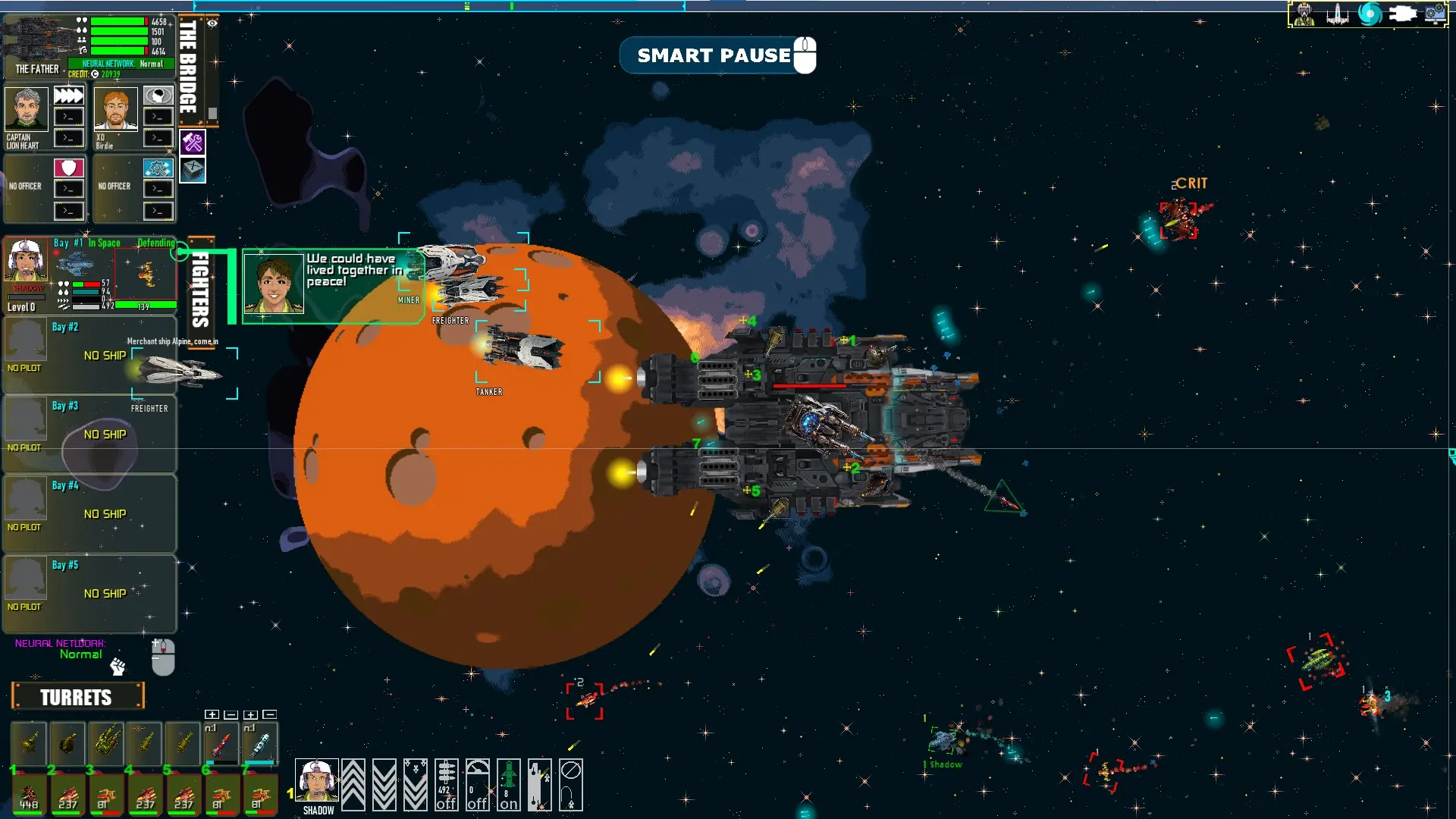The height and width of the screenshot is (819, 1456).
Task: Click the white mothership silhouette icon
Action: pos(1402,14)
